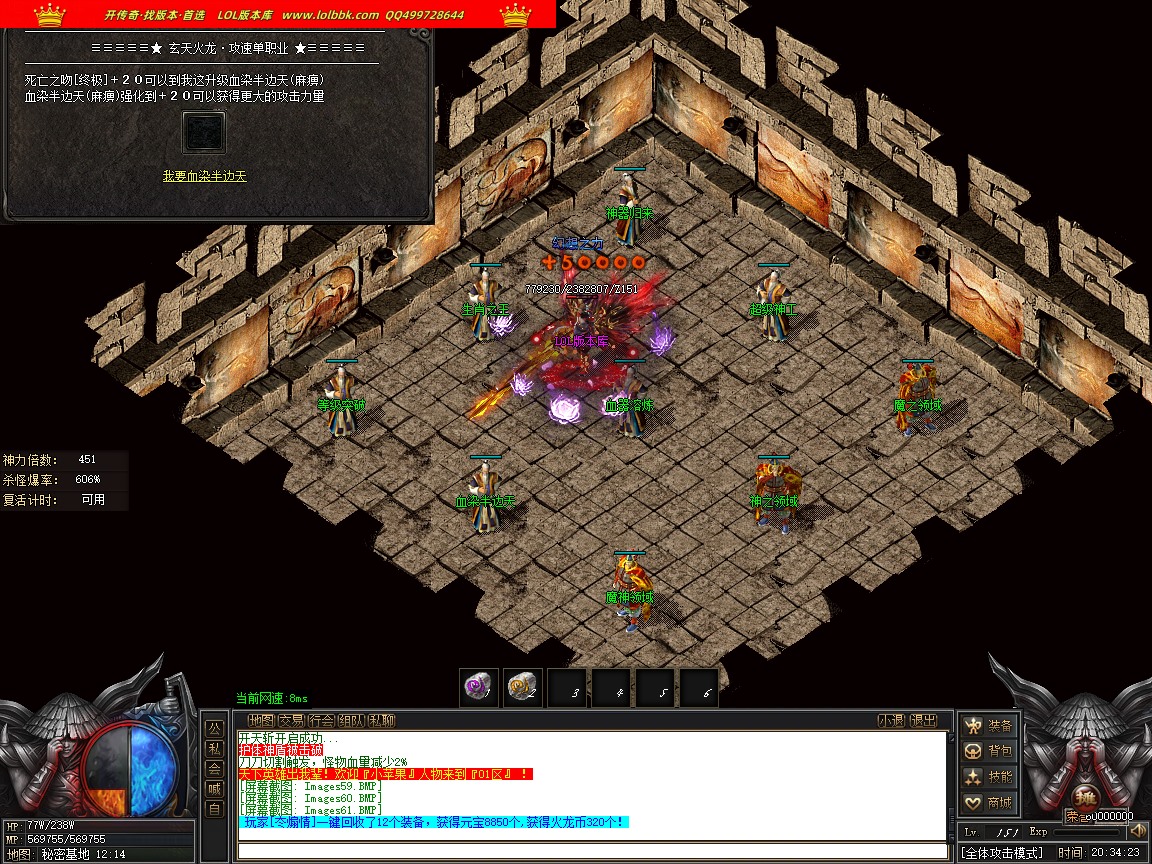Open the 技能 skills panel
Viewport: 1152px width, 864px height.
pos(988,777)
